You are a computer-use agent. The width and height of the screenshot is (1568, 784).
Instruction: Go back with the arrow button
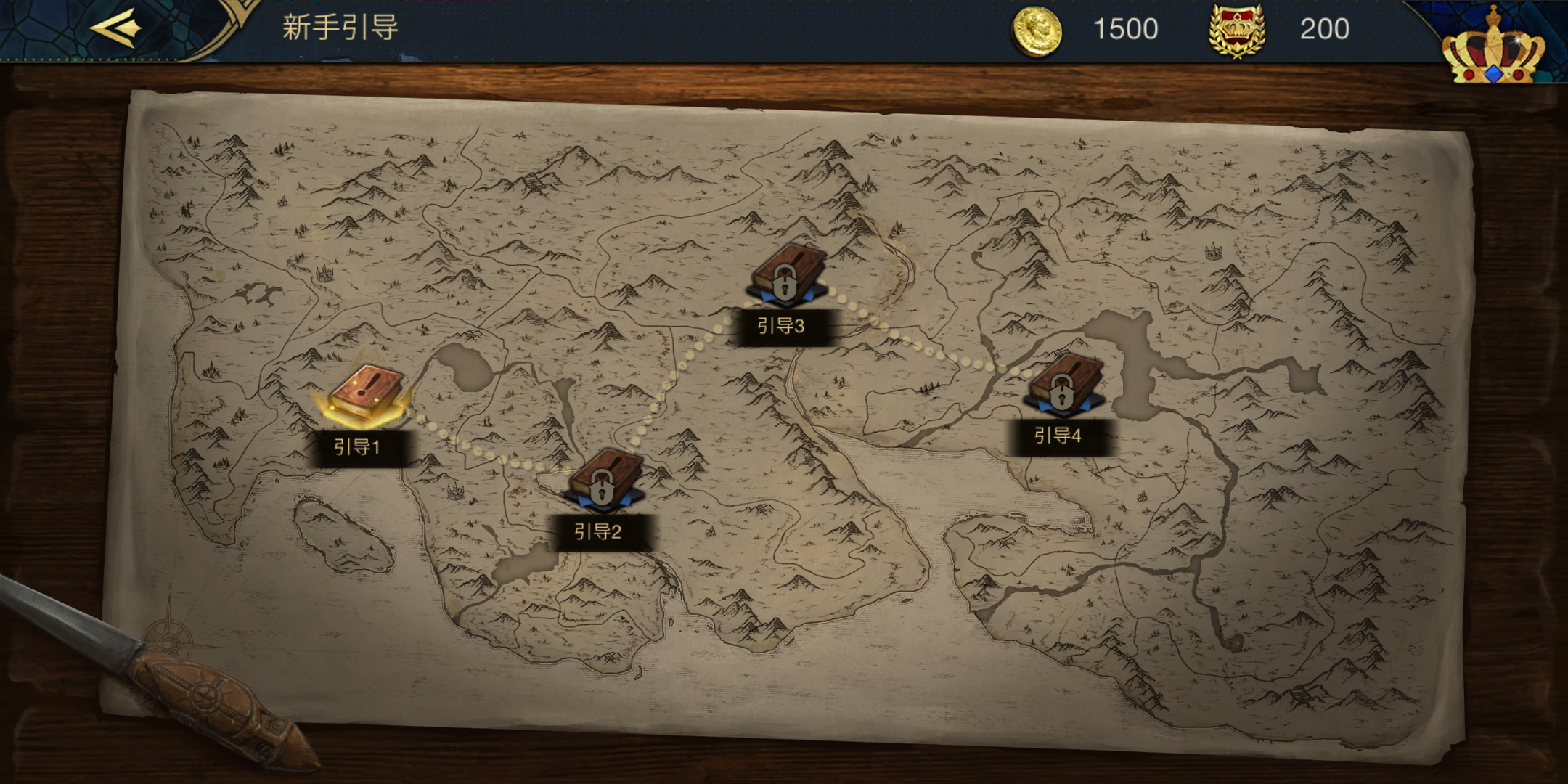tap(115, 28)
